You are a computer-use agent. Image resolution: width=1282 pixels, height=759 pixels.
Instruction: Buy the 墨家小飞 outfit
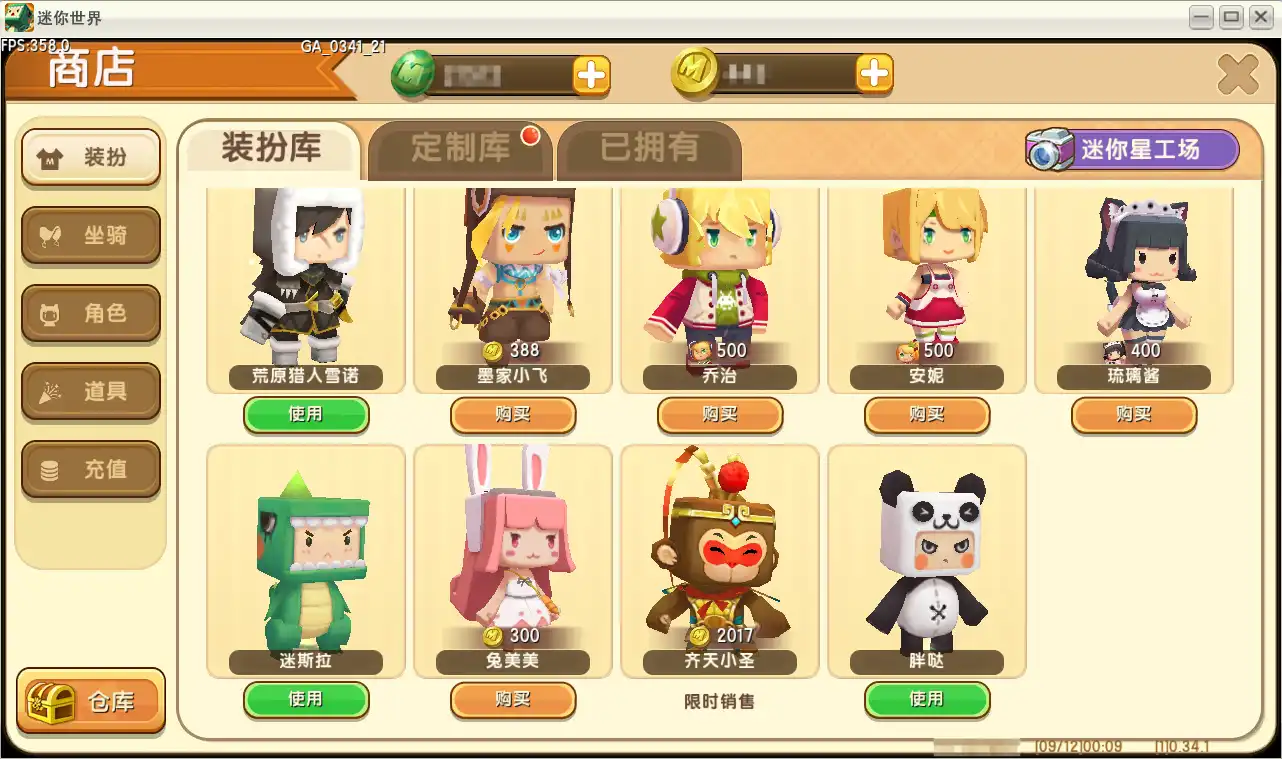tap(513, 415)
